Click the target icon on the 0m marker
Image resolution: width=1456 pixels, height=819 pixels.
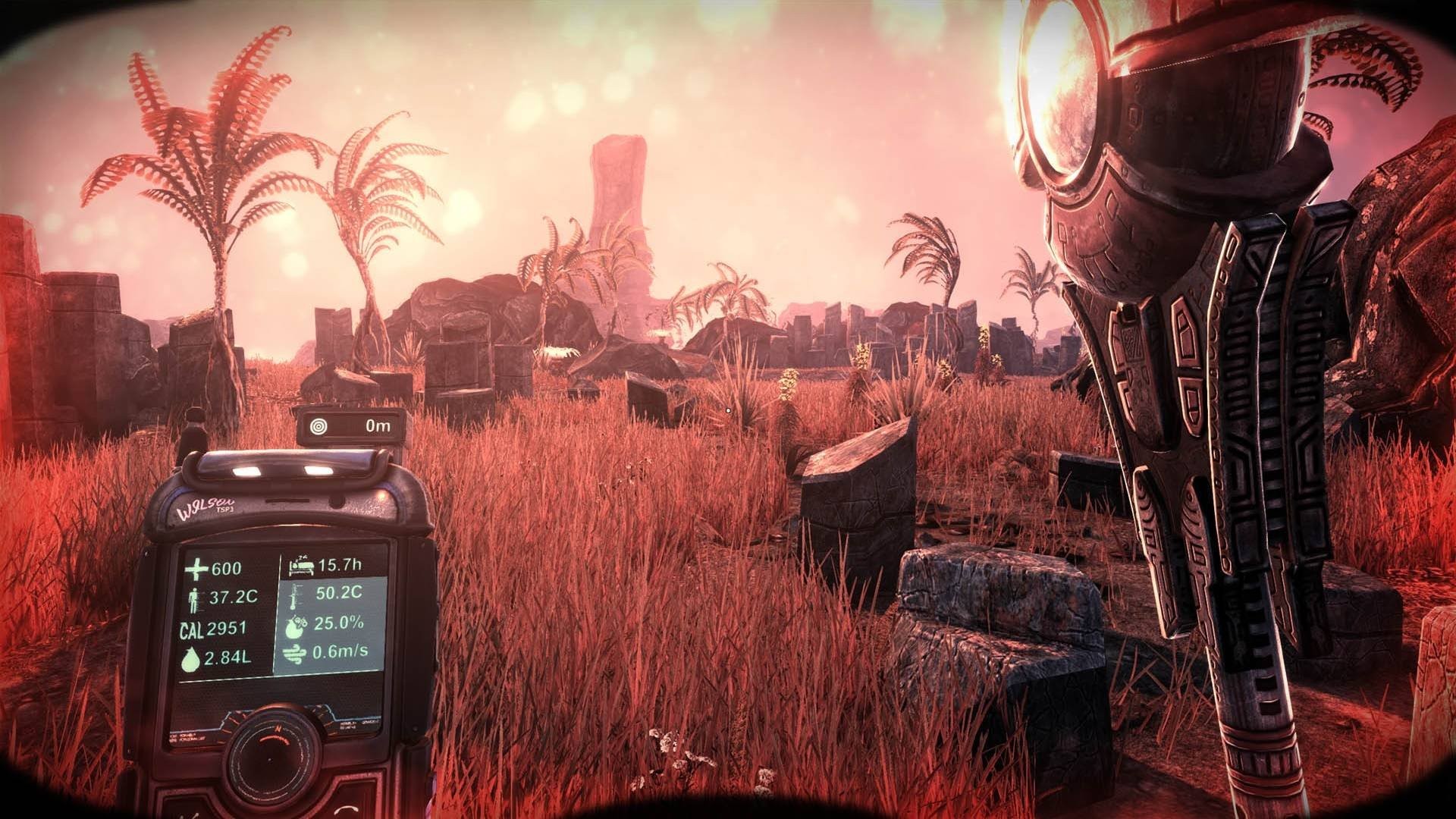[318, 425]
